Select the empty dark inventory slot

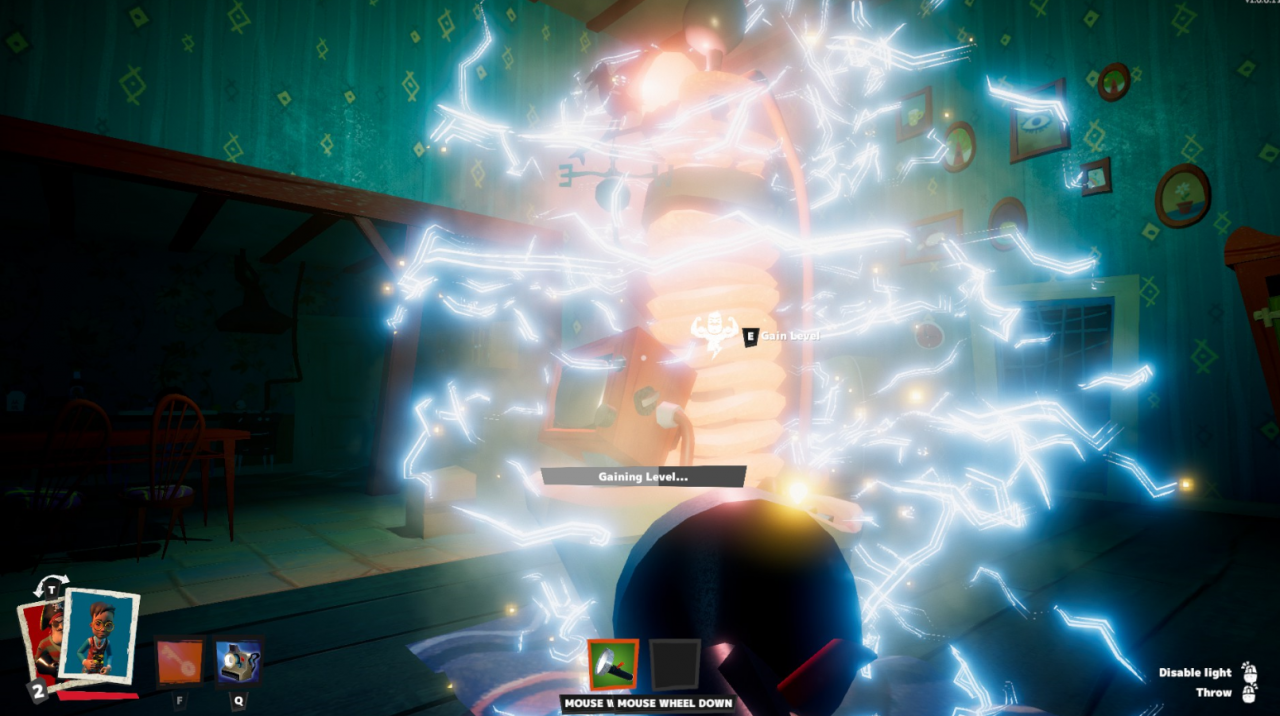[675, 665]
